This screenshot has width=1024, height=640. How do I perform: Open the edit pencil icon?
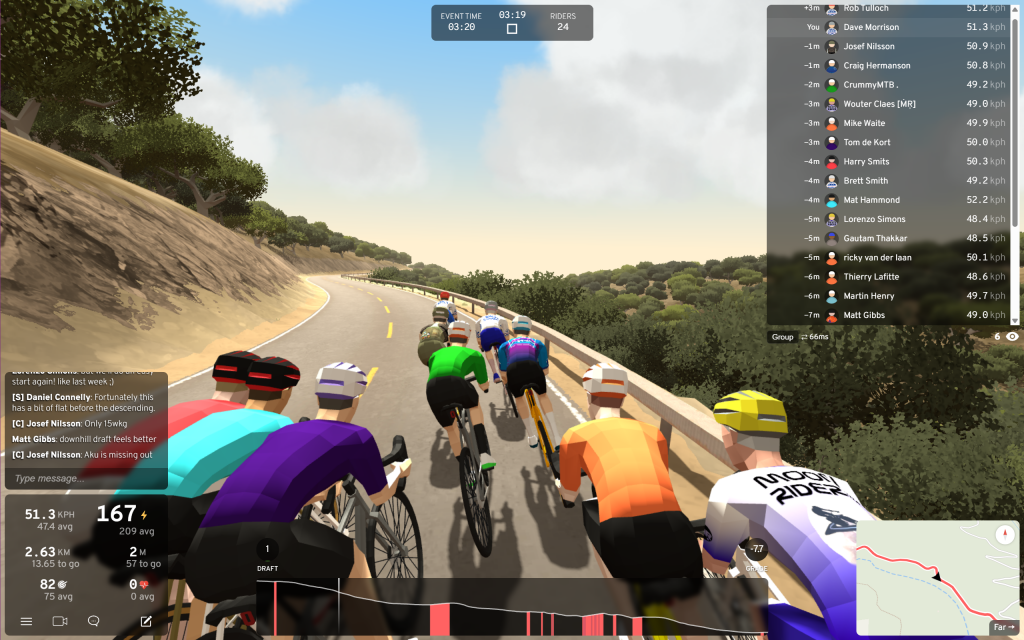point(146,621)
